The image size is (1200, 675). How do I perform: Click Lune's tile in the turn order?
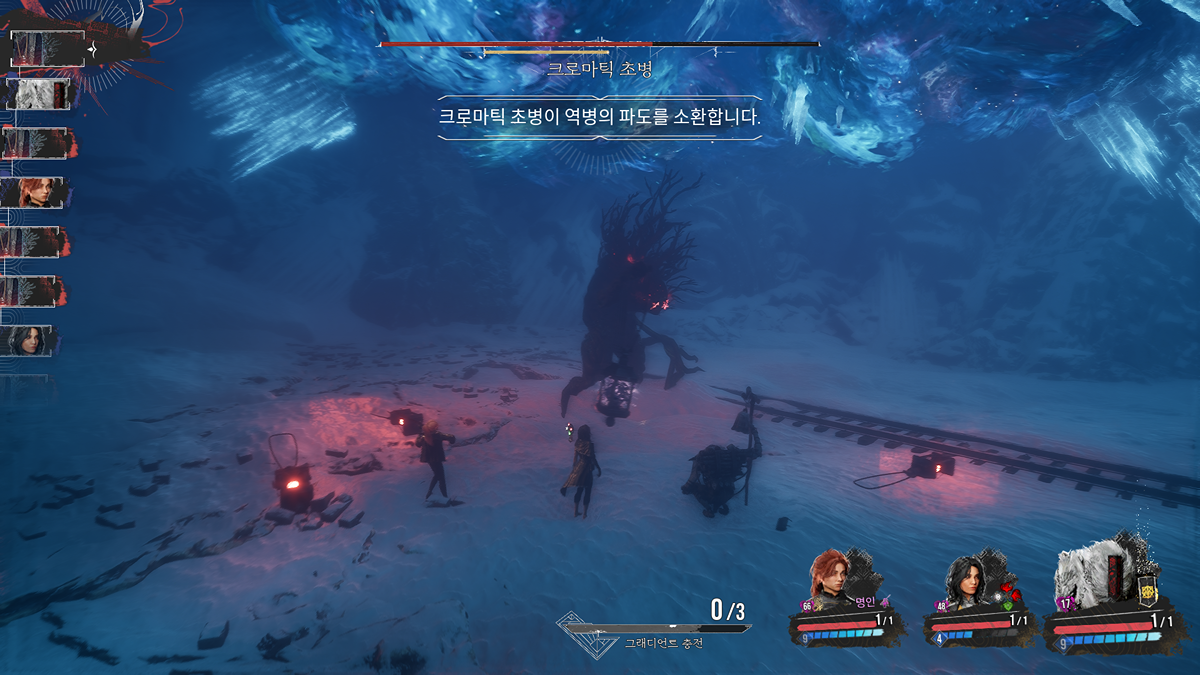pyautogui.click(x=30, y=341)
